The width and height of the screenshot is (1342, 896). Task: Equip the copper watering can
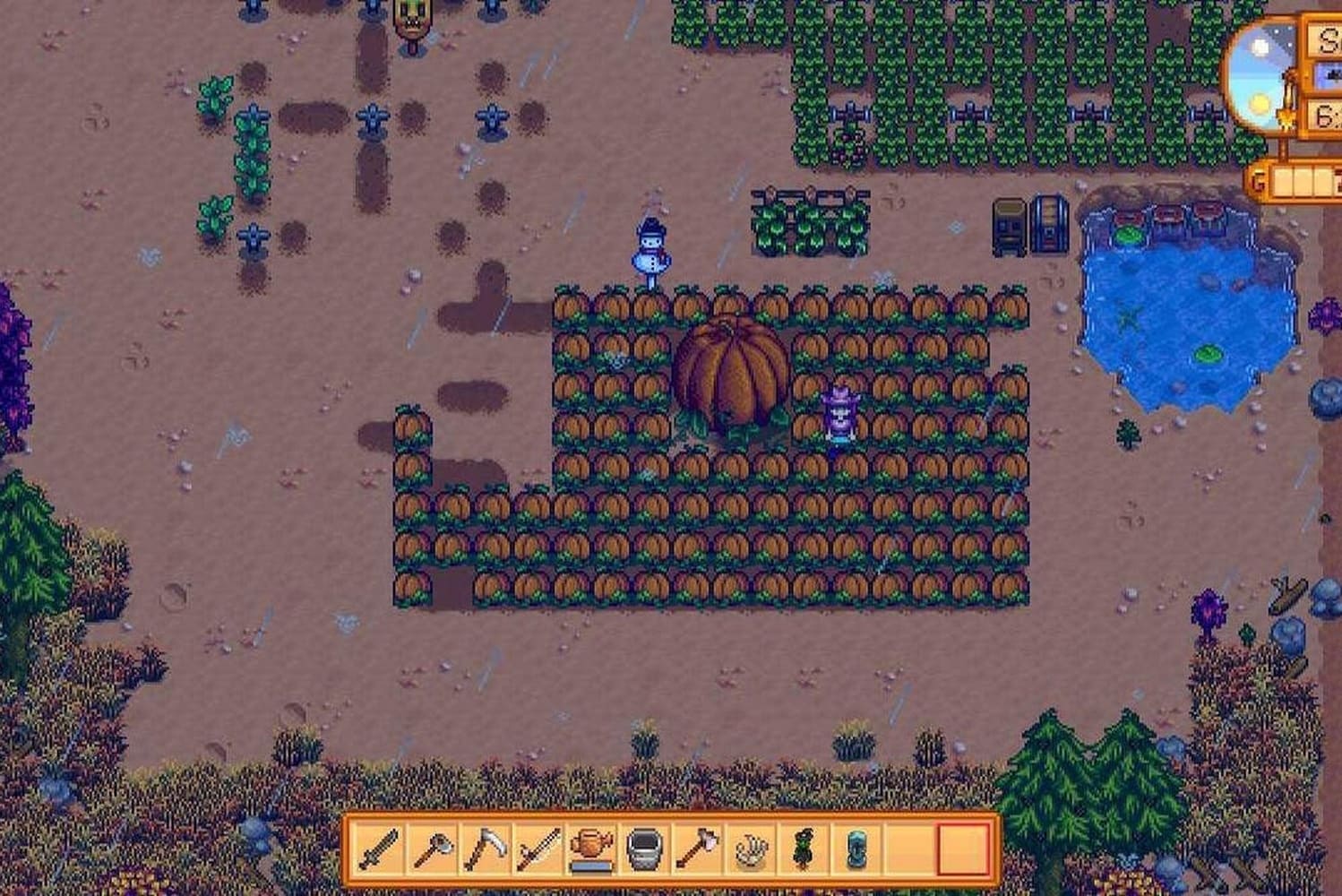click(591, 848)
